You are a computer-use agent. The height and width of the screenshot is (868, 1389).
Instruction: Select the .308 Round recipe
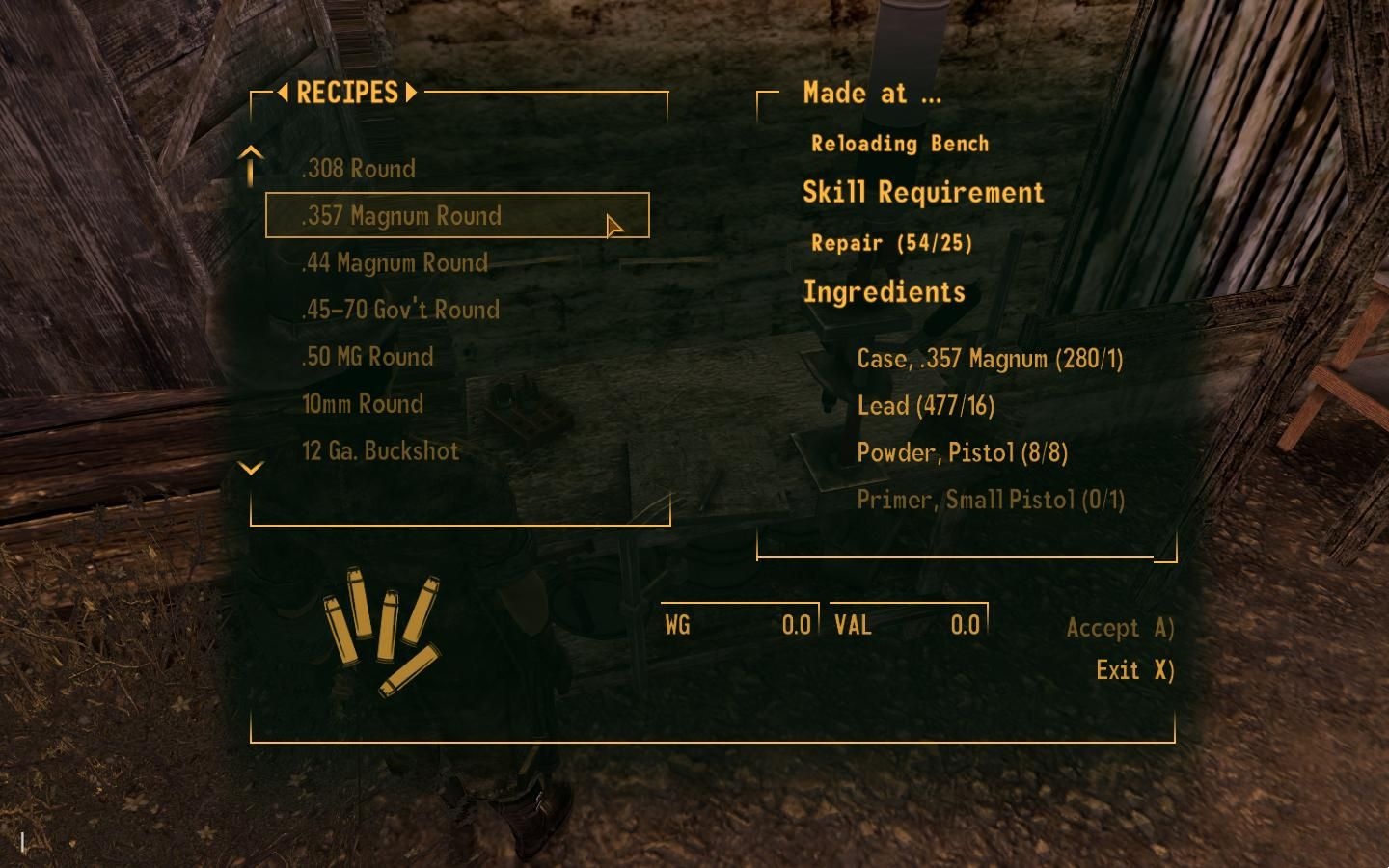358,169
